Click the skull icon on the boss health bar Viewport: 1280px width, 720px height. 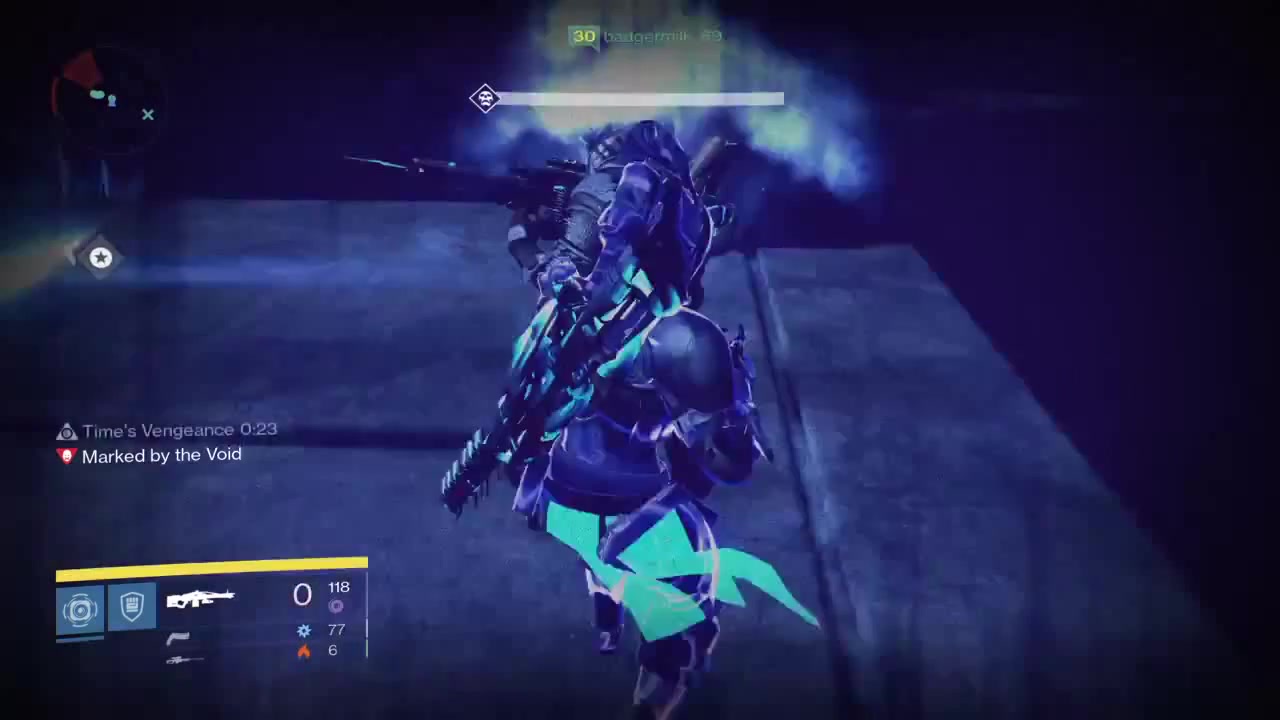485,99
